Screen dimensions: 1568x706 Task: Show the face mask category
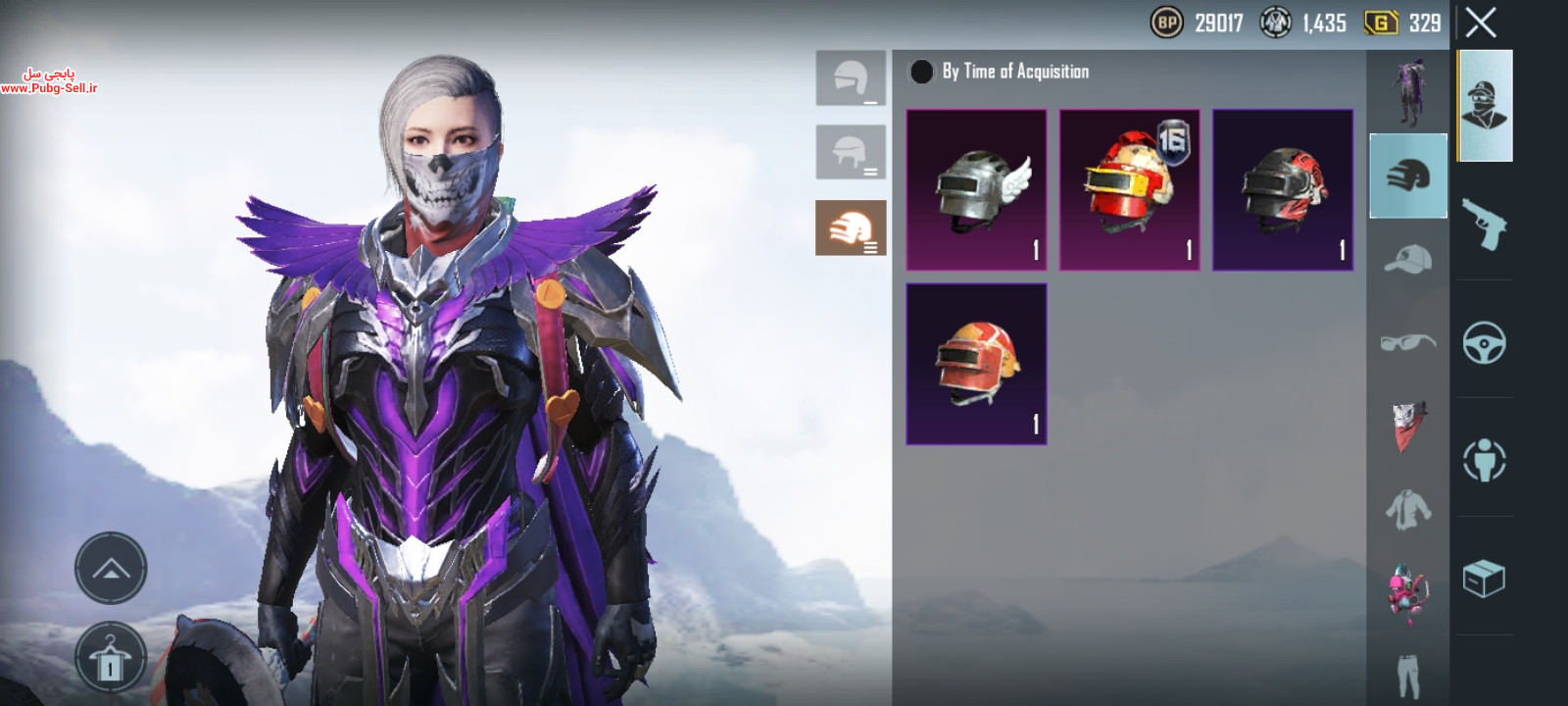point(1408,427)
